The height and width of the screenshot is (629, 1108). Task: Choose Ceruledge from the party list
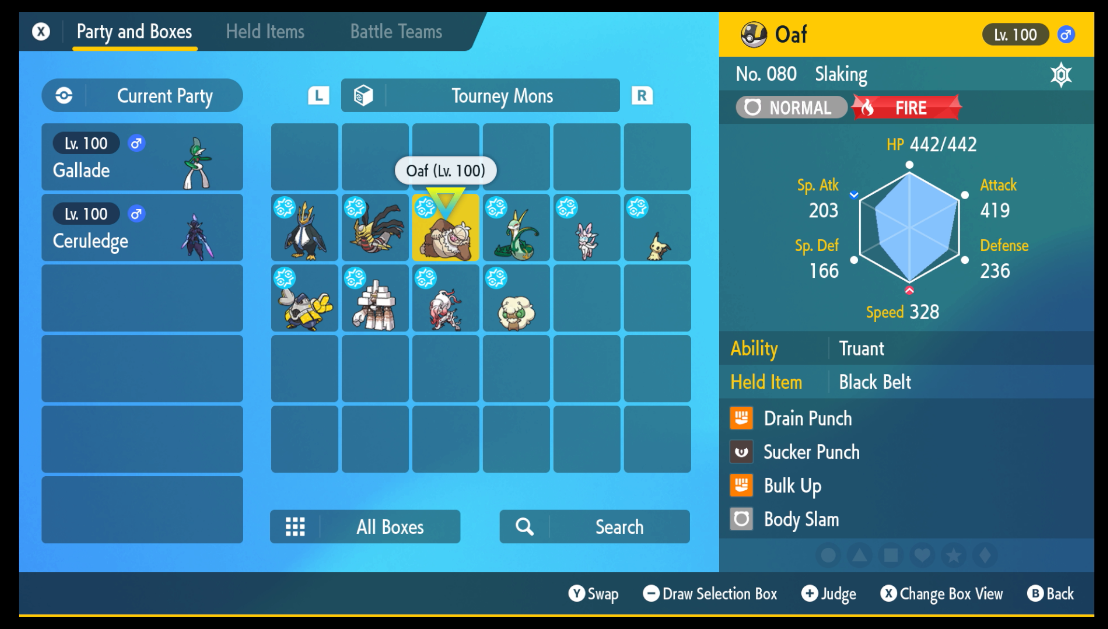click(142, 228)
